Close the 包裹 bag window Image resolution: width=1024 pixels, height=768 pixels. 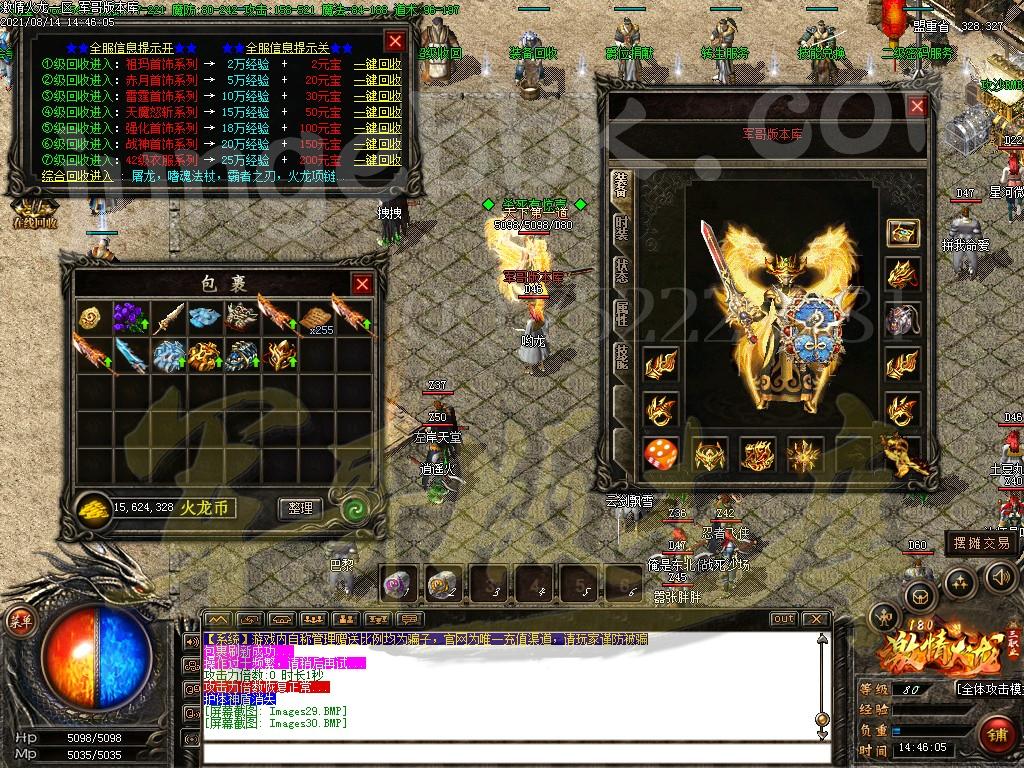(x=362, y=284)
